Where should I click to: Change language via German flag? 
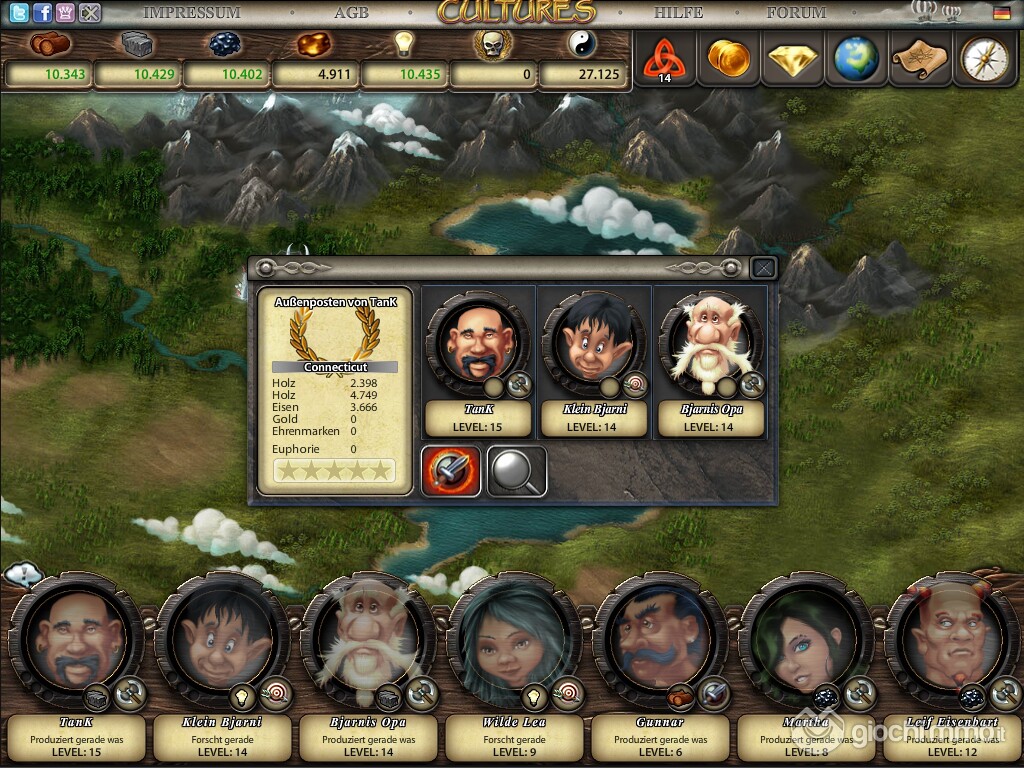click(1001, 13)
